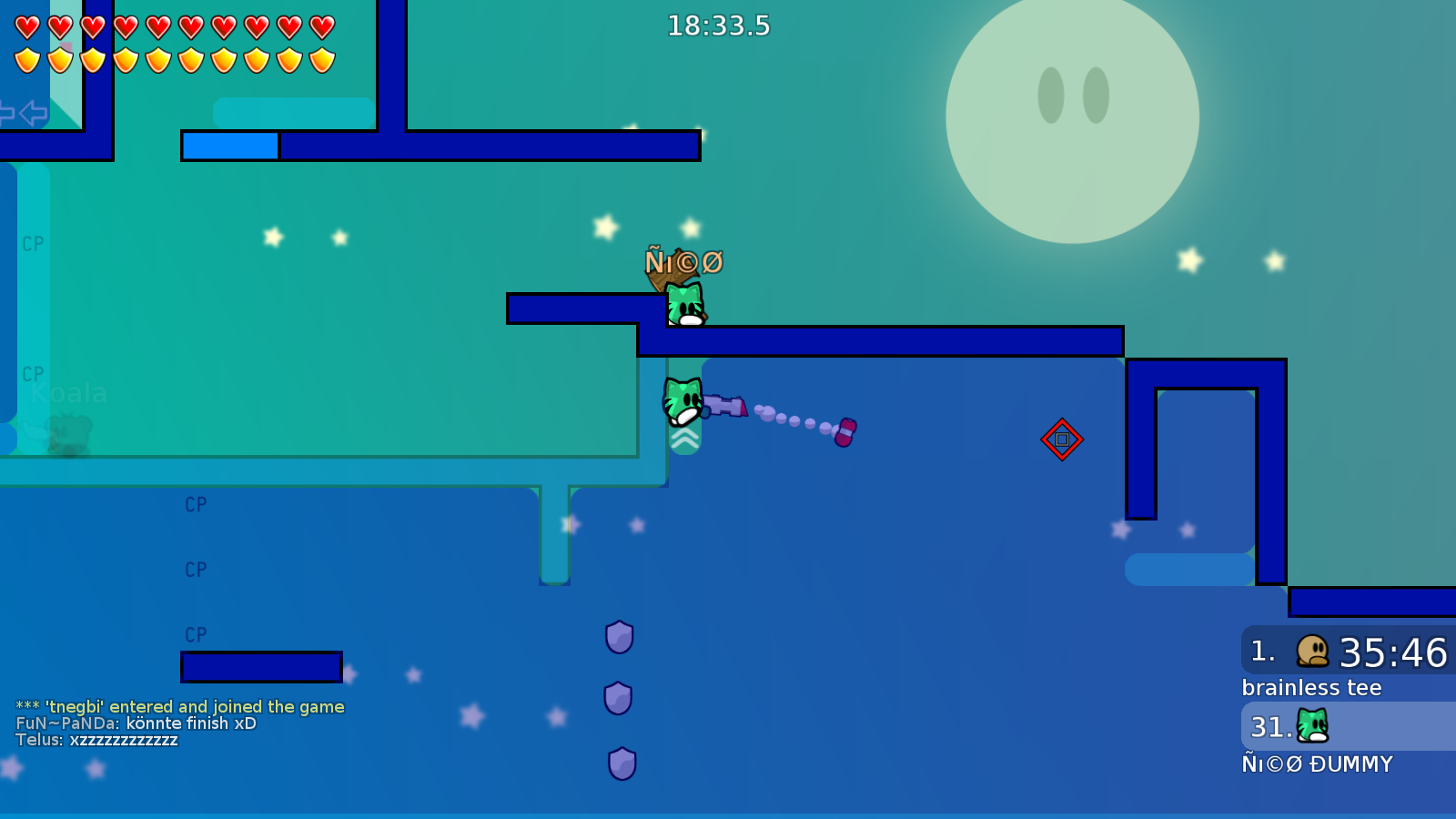Click the first red heart in the health bar
The height and width of the screenshot is (819, 1456).
25,25
